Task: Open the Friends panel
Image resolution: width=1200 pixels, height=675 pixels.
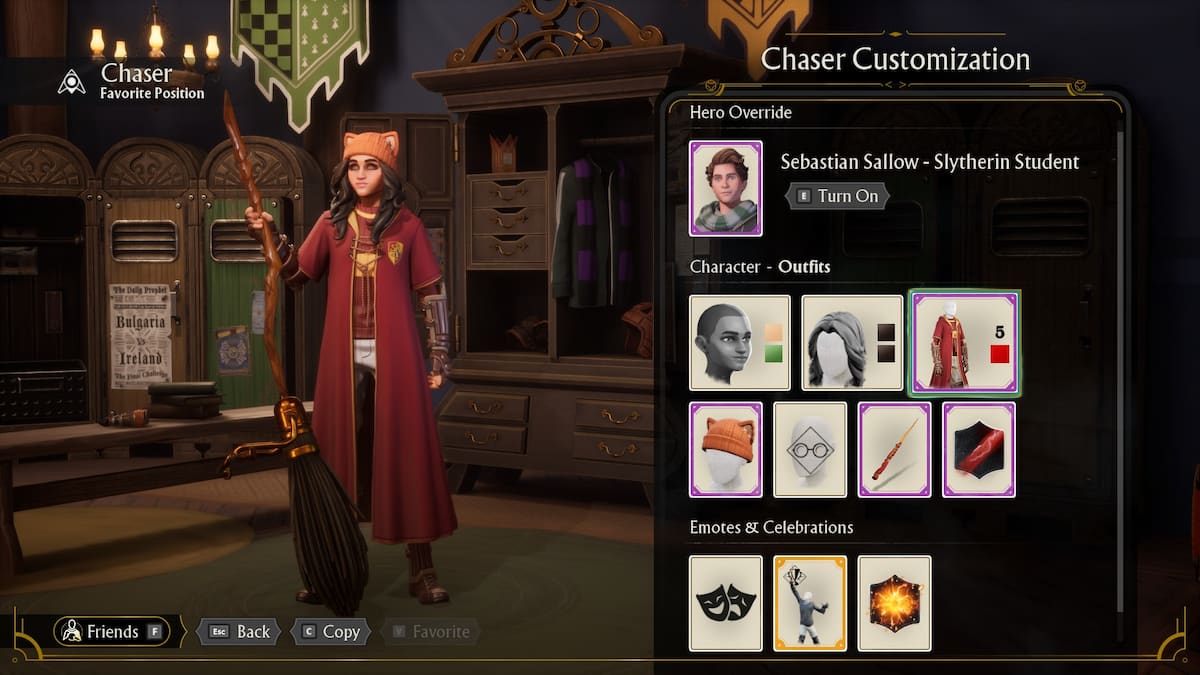Action: coord(112,631)
